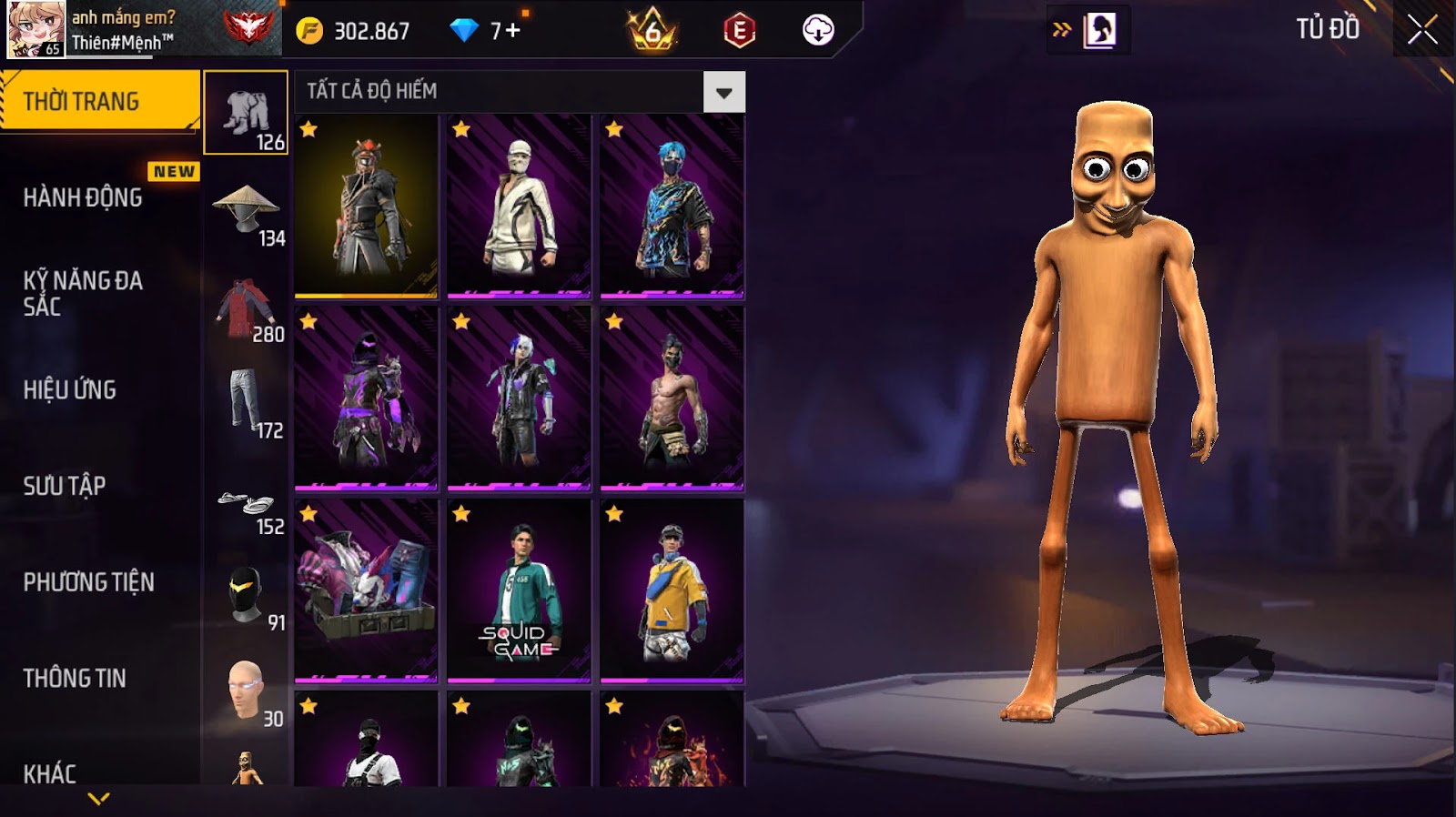The height and width of the screenshot is (817, 1456).
Task: Select the black mask category
Action: [246, 598]
